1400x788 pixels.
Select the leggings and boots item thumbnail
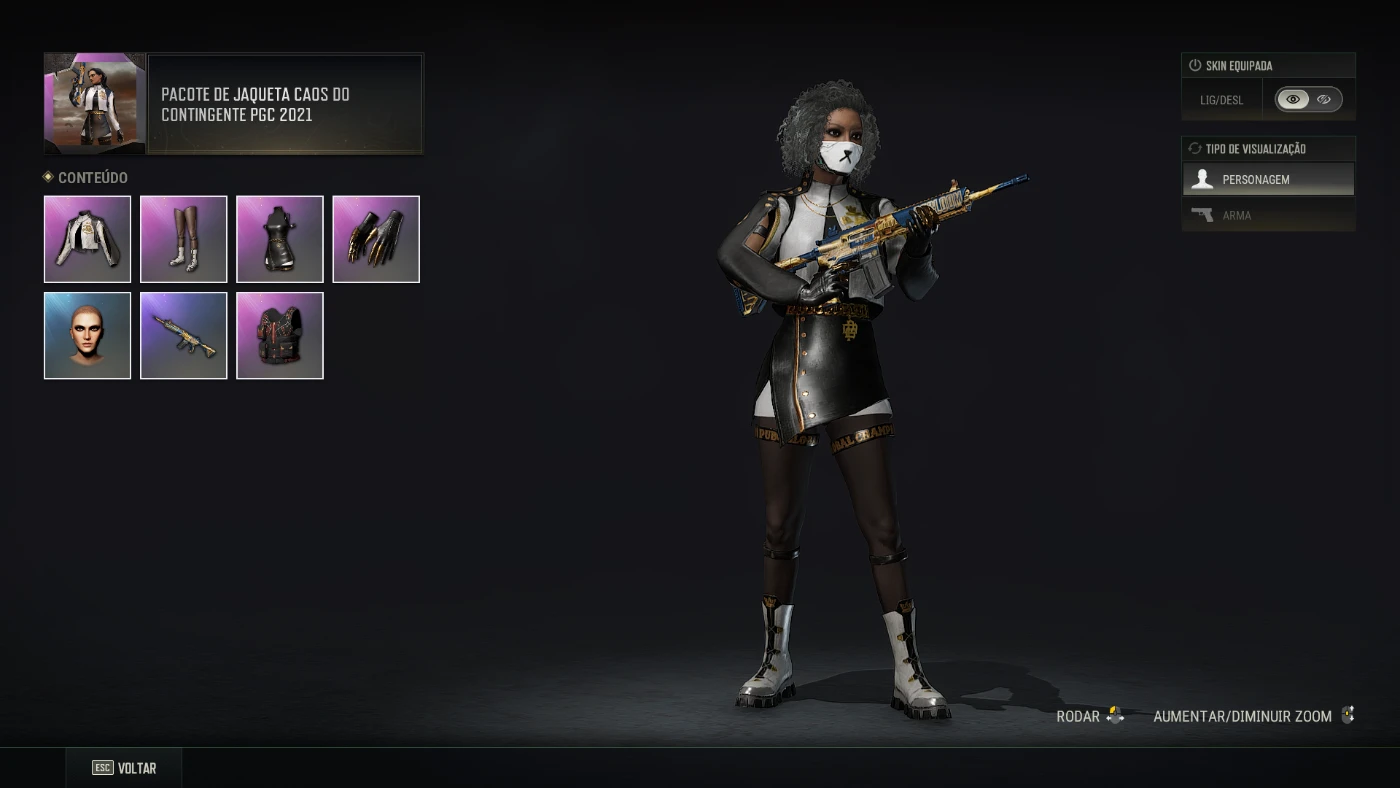pos(183,239)
